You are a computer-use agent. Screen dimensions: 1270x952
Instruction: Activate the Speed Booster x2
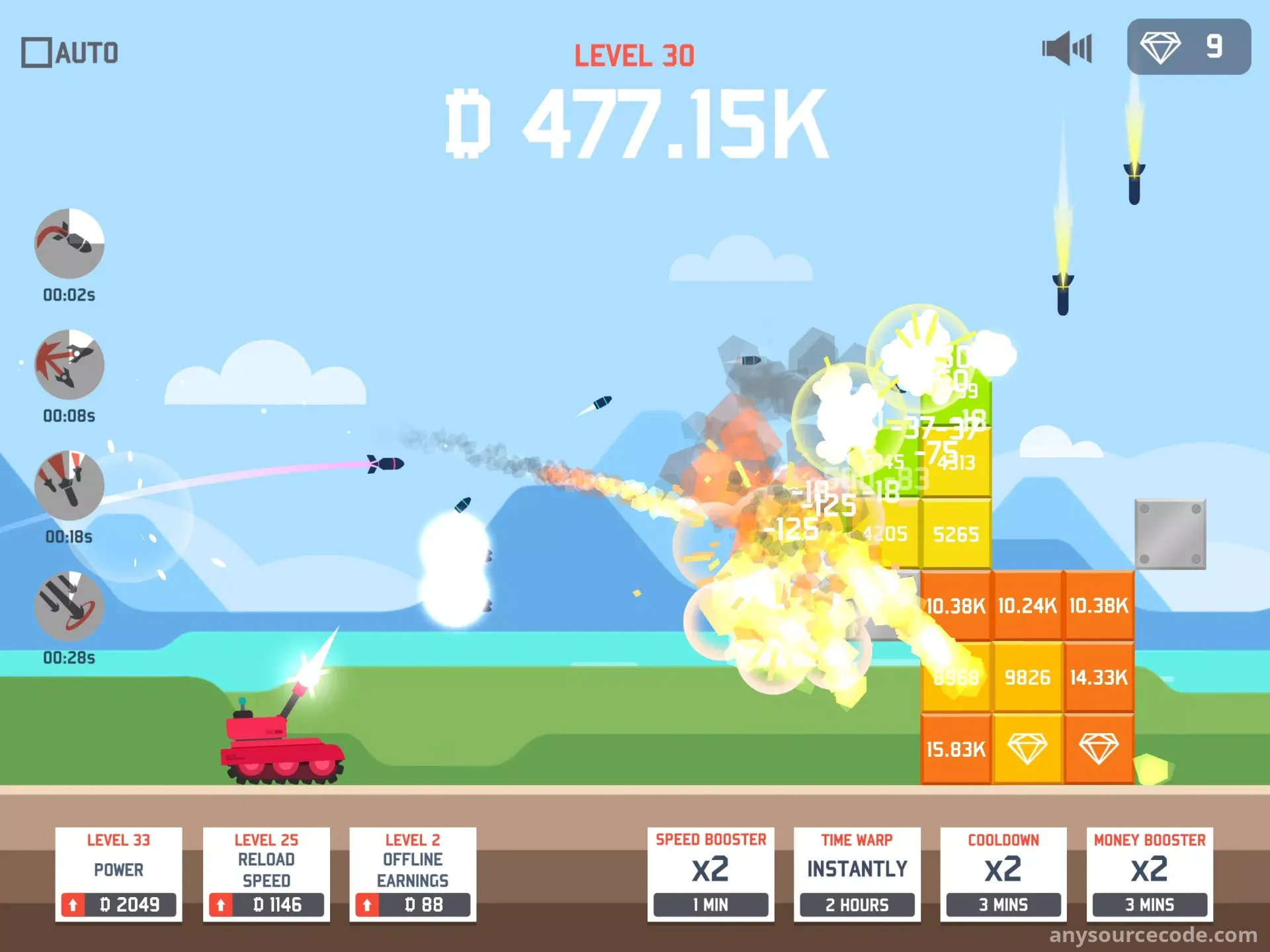(710, 875)
